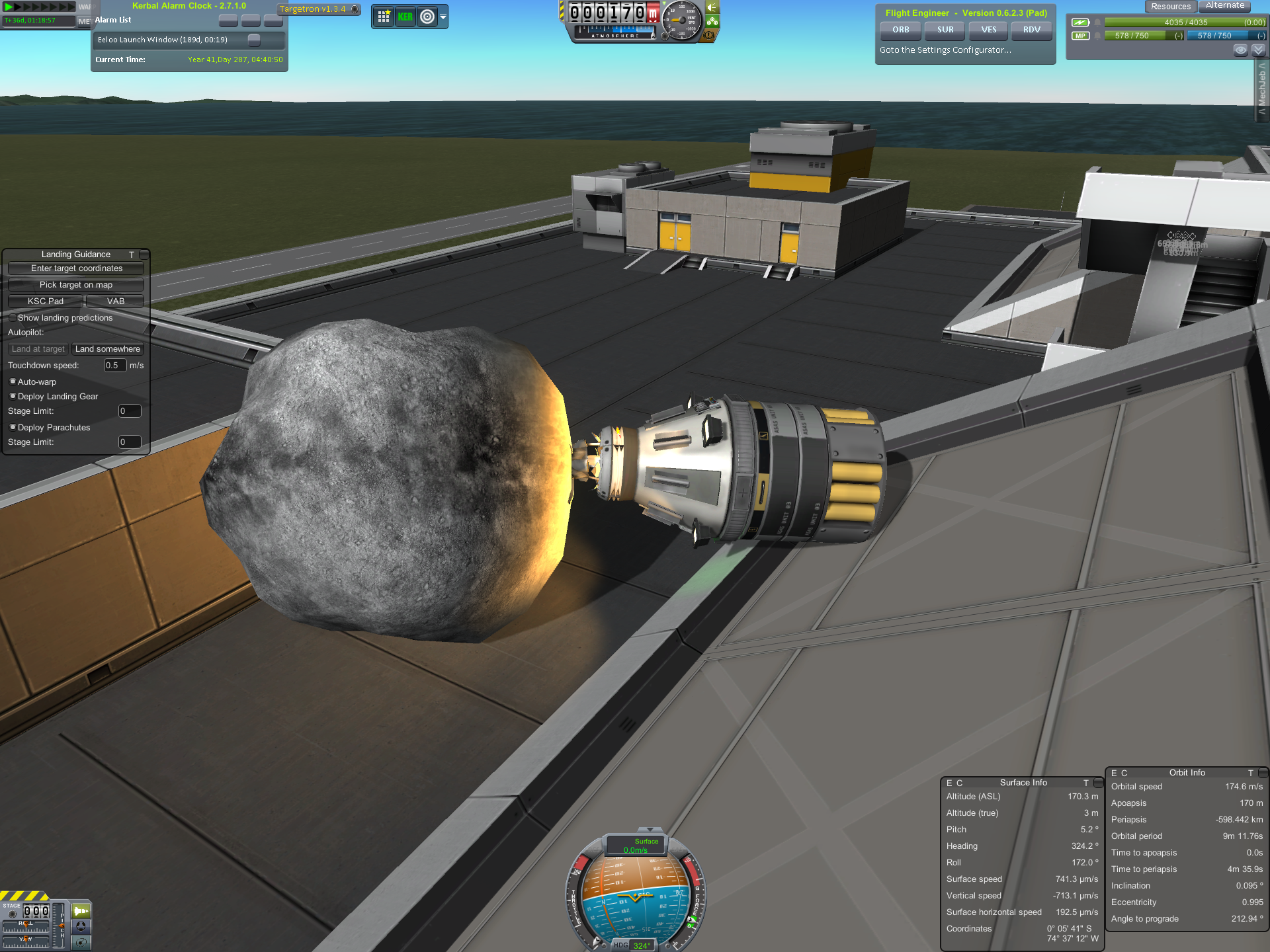Viewport: 1270px width, 952px height.
Task: Open the ORB section in Flight Engineer
Action: [x=900, y=30]
